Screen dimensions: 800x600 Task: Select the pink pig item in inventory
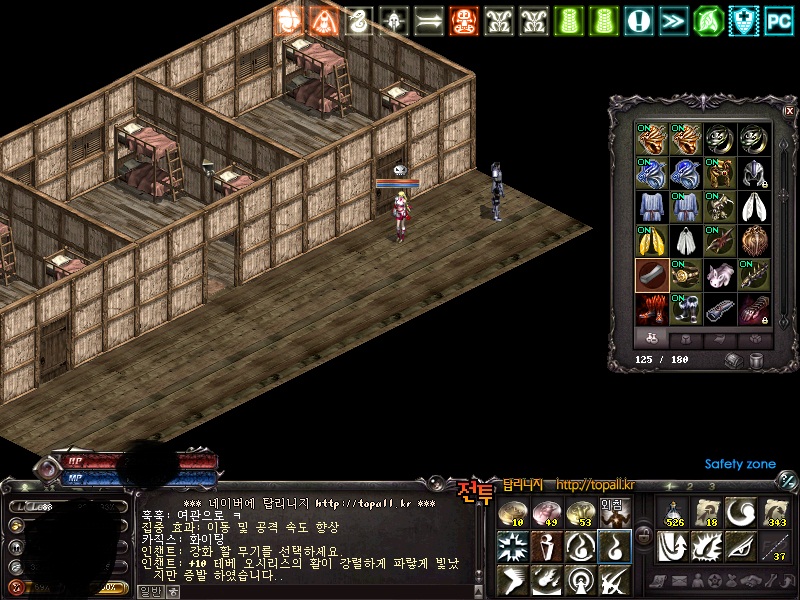[720, 275]
